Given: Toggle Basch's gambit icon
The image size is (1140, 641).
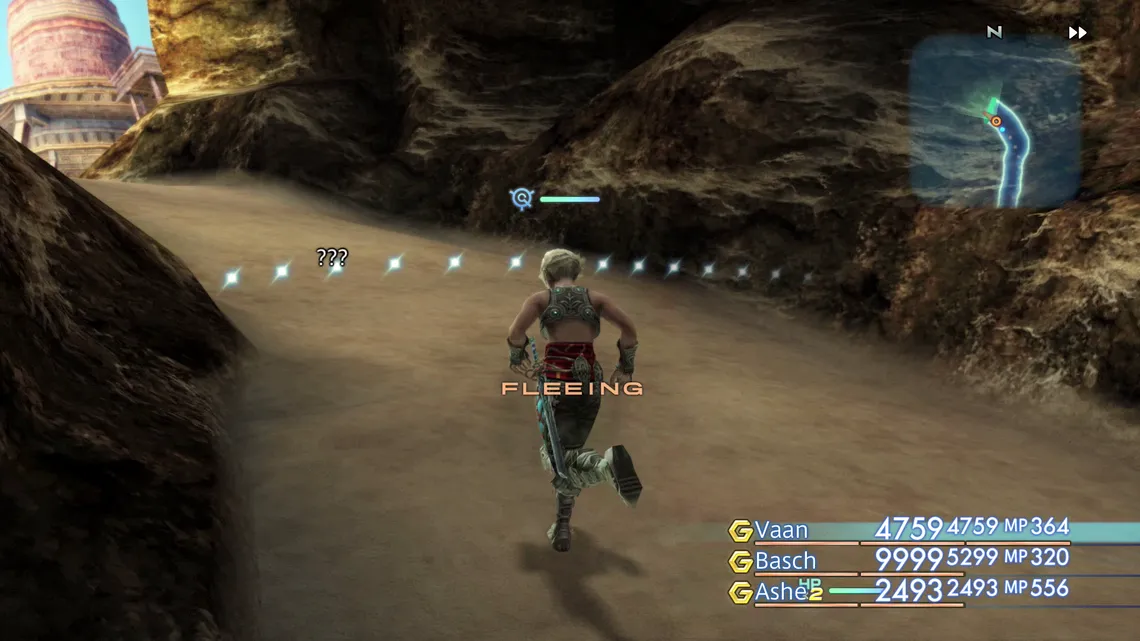Looking at the screenshot, I should pos(740,561).
